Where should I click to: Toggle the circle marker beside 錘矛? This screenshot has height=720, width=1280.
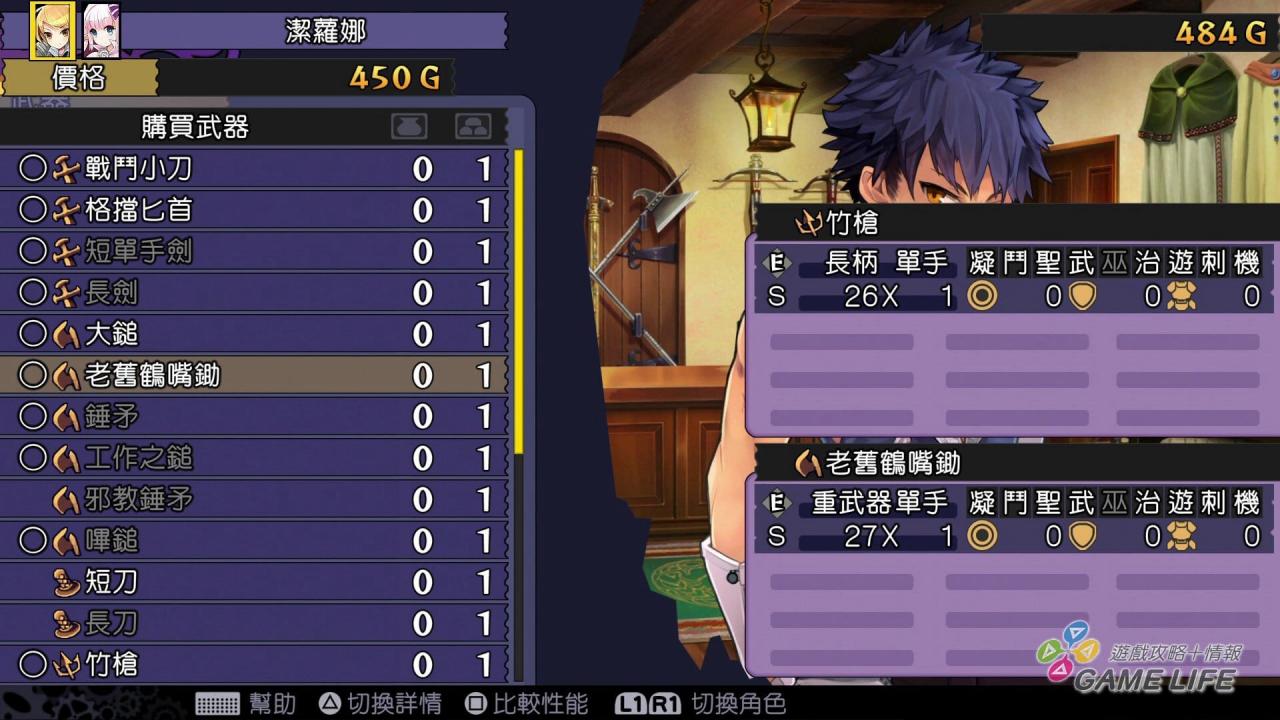click(35, 417)
